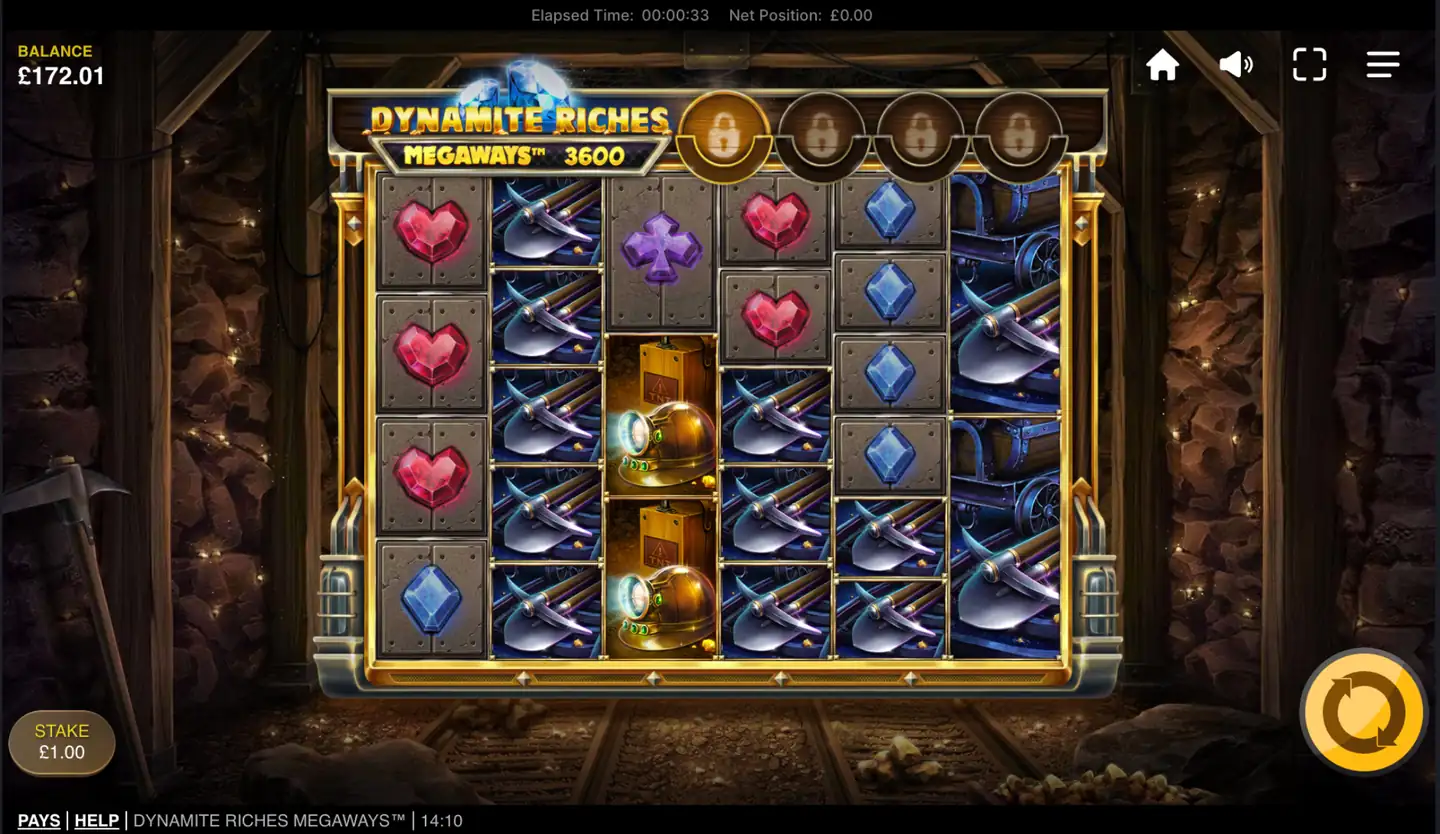Screen dimensions: 1440x834
Task: Open the PAYS menu item
Action: pyautogui.click(x=38, y=819)
